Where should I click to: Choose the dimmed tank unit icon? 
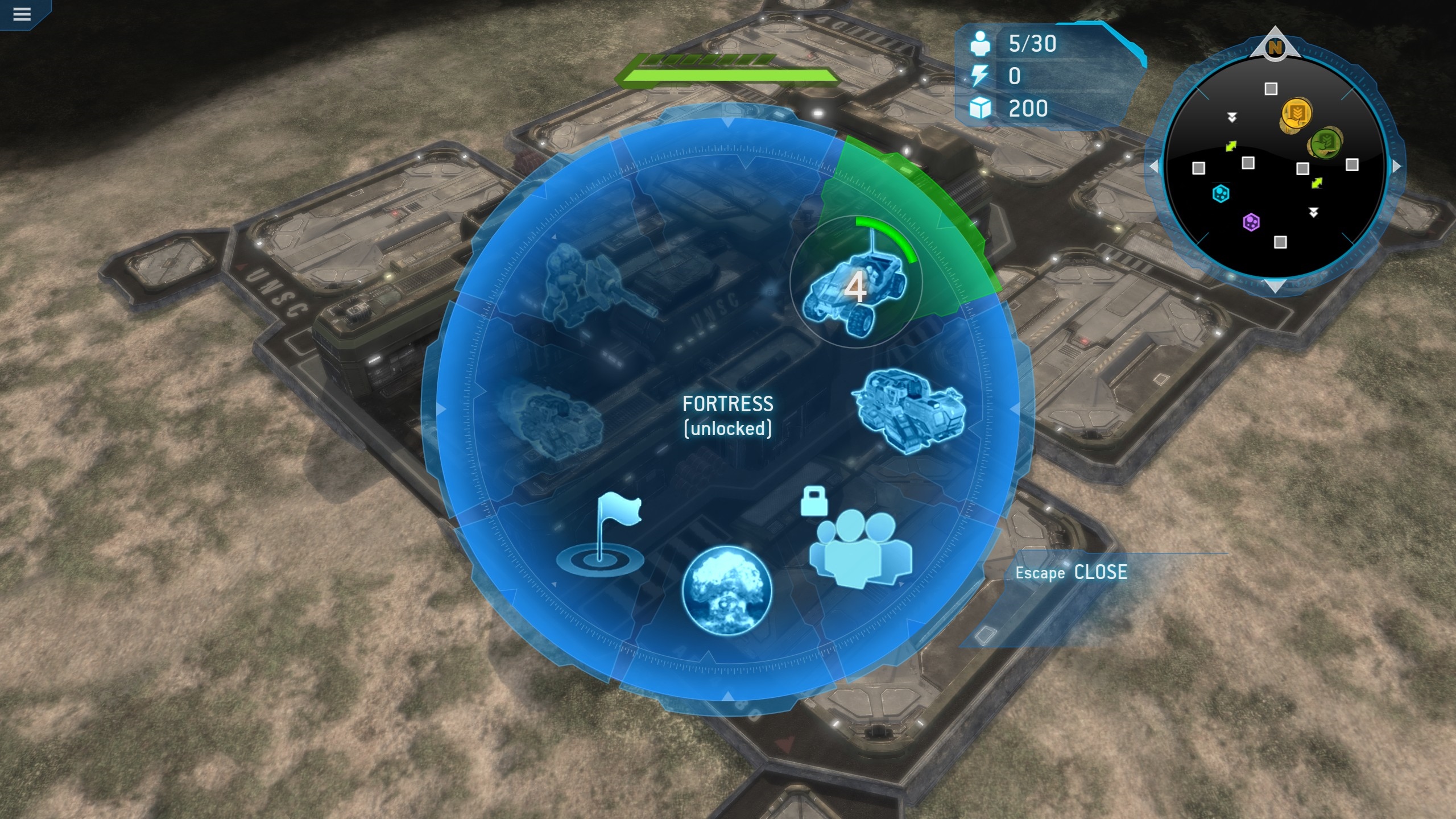(547, 421)
